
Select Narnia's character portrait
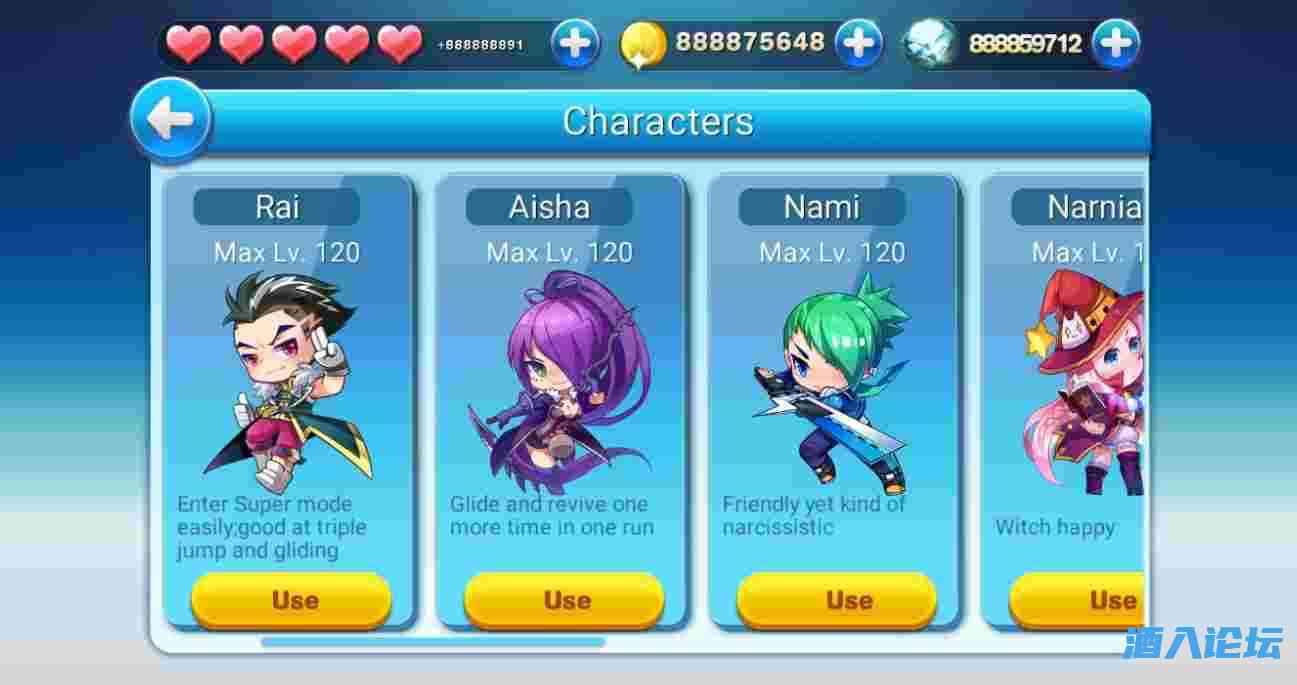1085,380
